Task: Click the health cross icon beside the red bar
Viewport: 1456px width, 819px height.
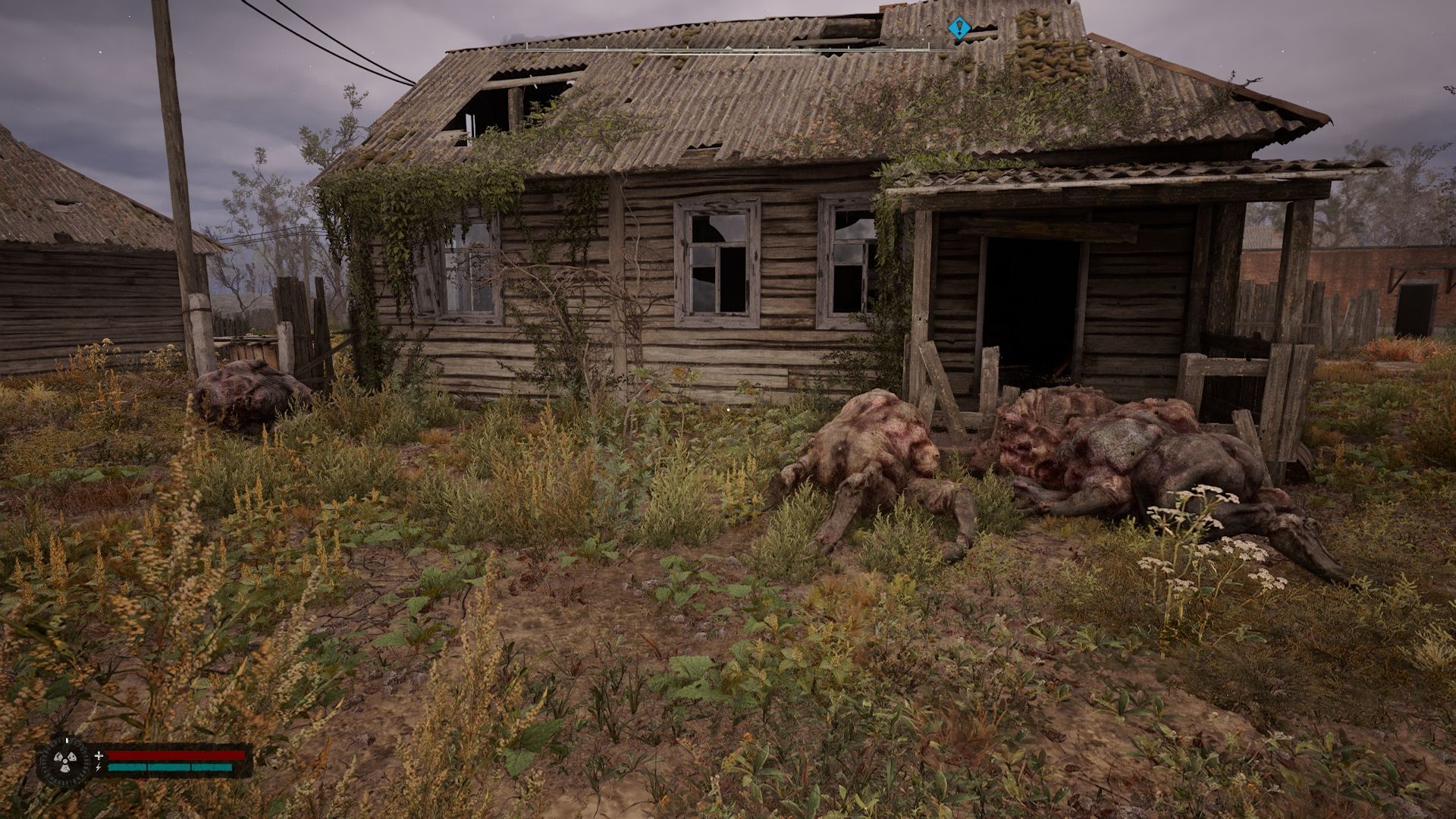Action: pos(99,755)
